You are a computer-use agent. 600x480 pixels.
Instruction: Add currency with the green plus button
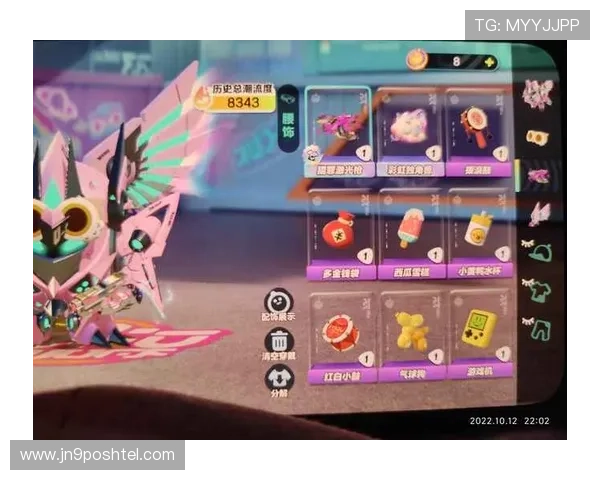pos(489,62)
